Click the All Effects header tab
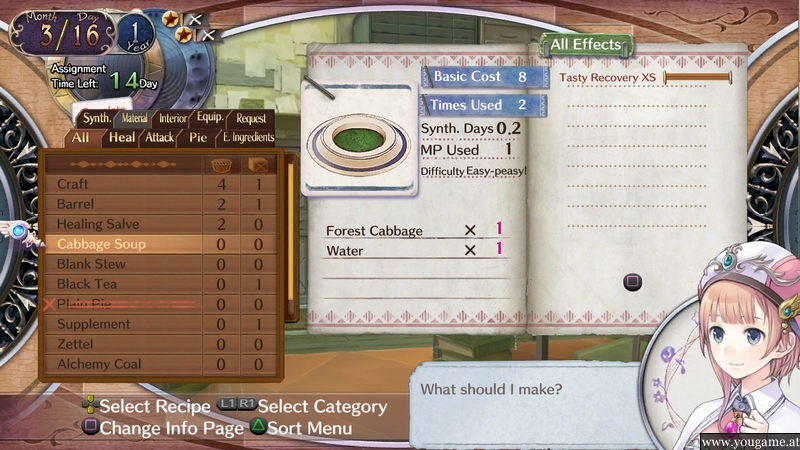The image size is (800, 450). tap(586, 45)
